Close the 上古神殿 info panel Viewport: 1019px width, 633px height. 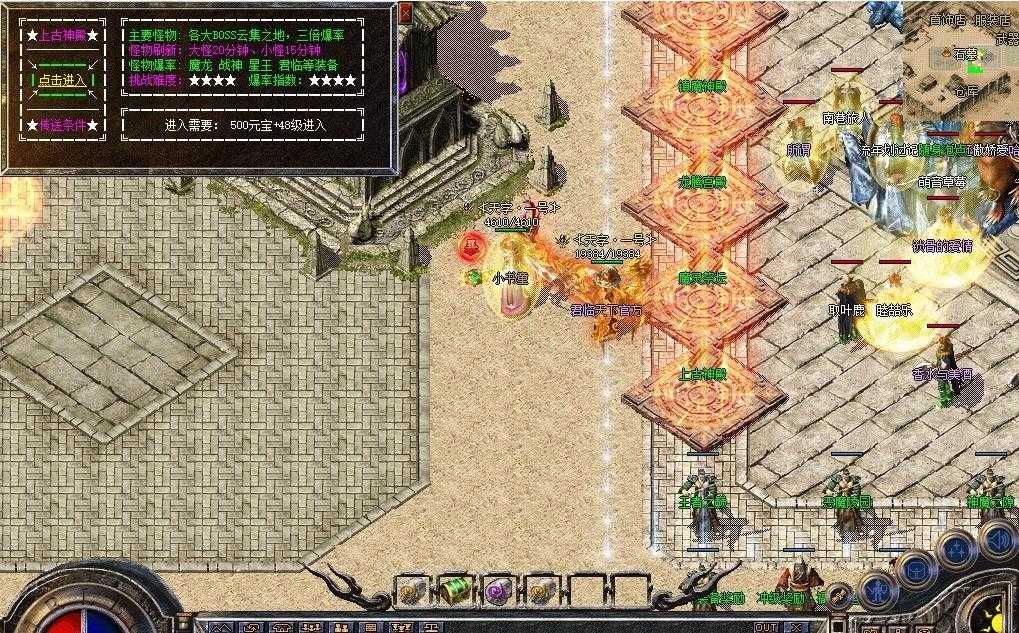click(404, 13)
